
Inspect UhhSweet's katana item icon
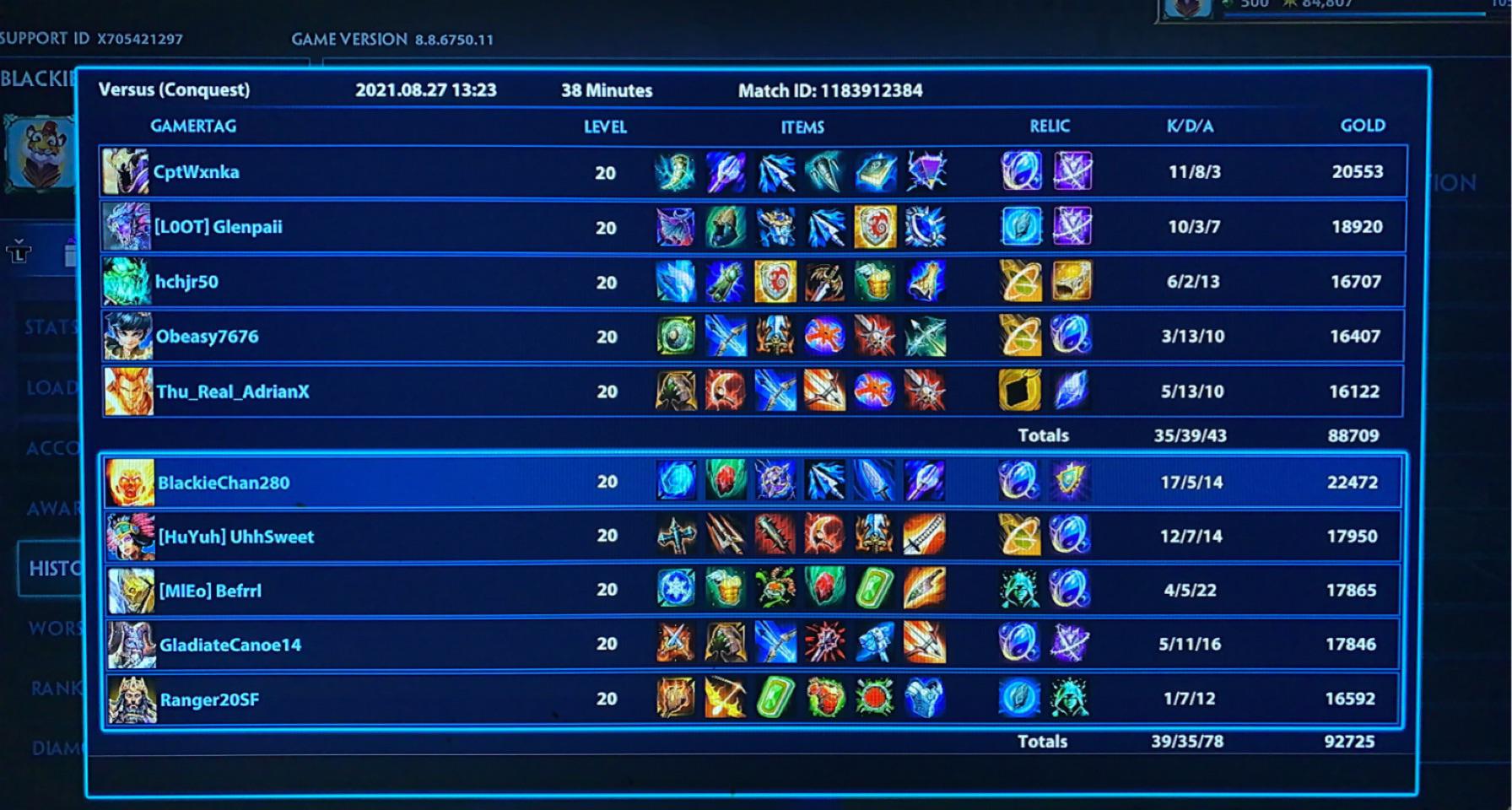(x=926, y=536)
